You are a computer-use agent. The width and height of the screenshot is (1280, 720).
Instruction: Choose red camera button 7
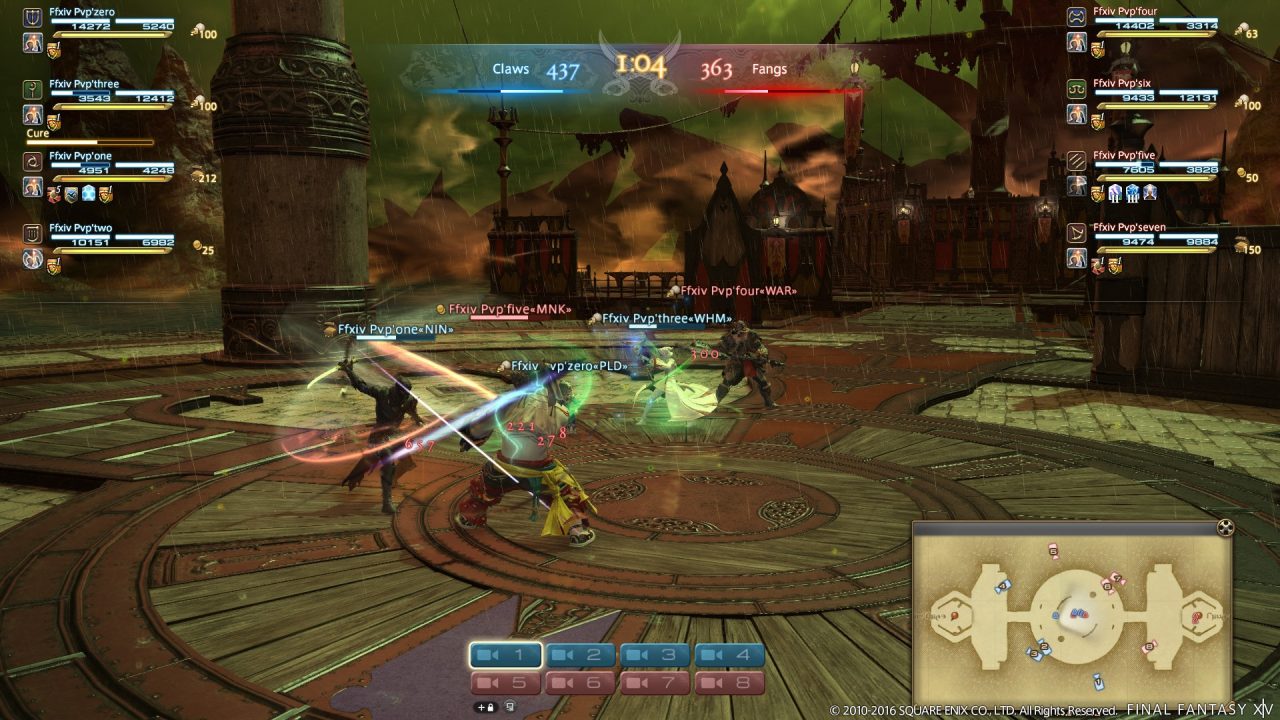[x=655, y=683]
